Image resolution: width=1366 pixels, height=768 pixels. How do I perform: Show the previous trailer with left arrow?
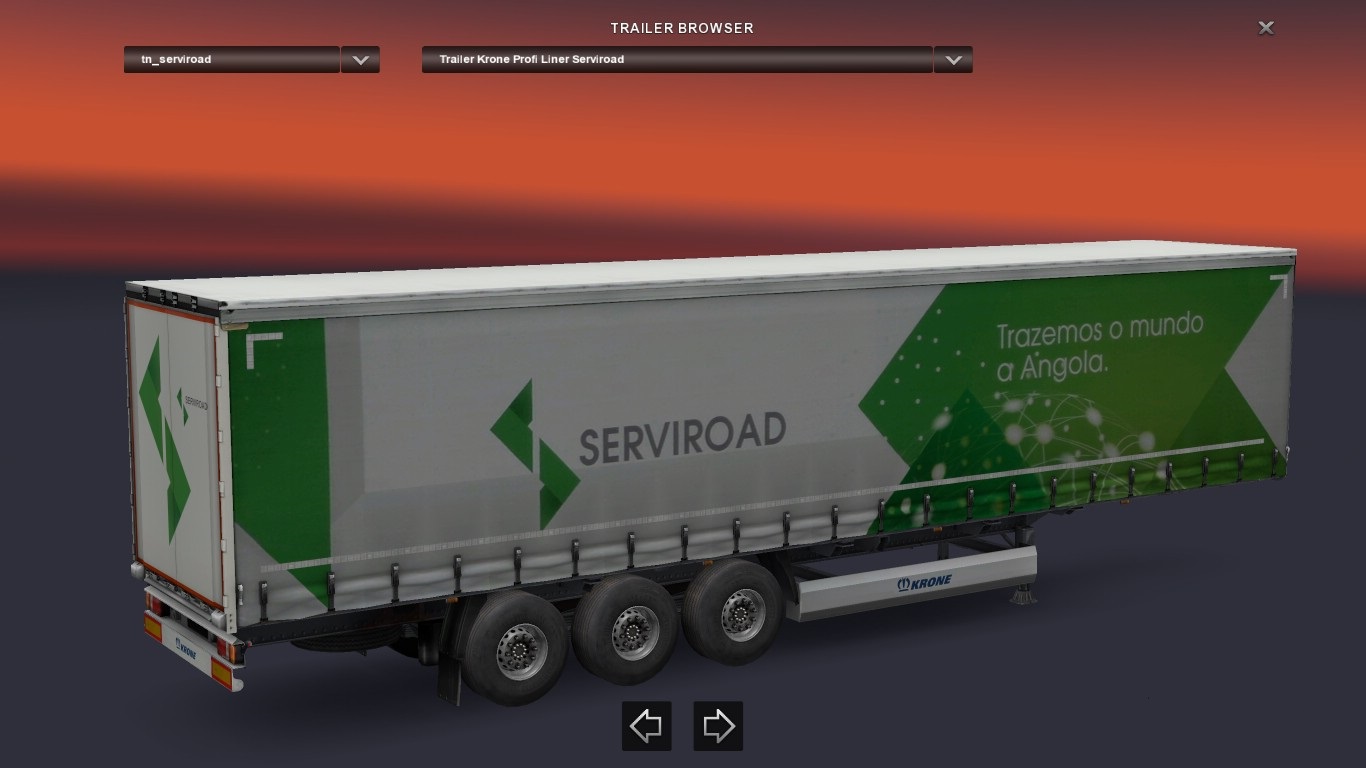coord(646,726)
